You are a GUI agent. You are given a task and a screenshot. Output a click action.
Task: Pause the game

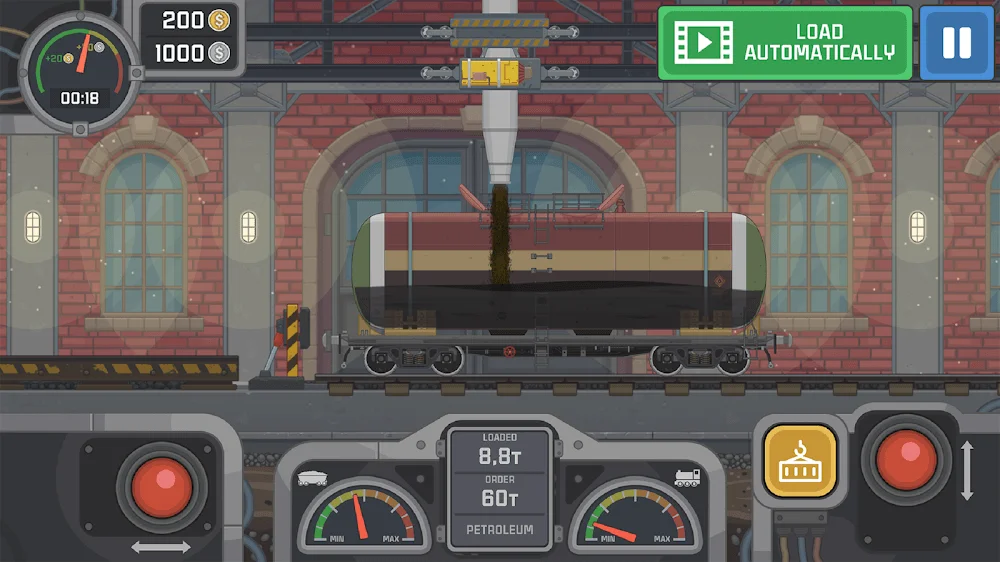956,42
